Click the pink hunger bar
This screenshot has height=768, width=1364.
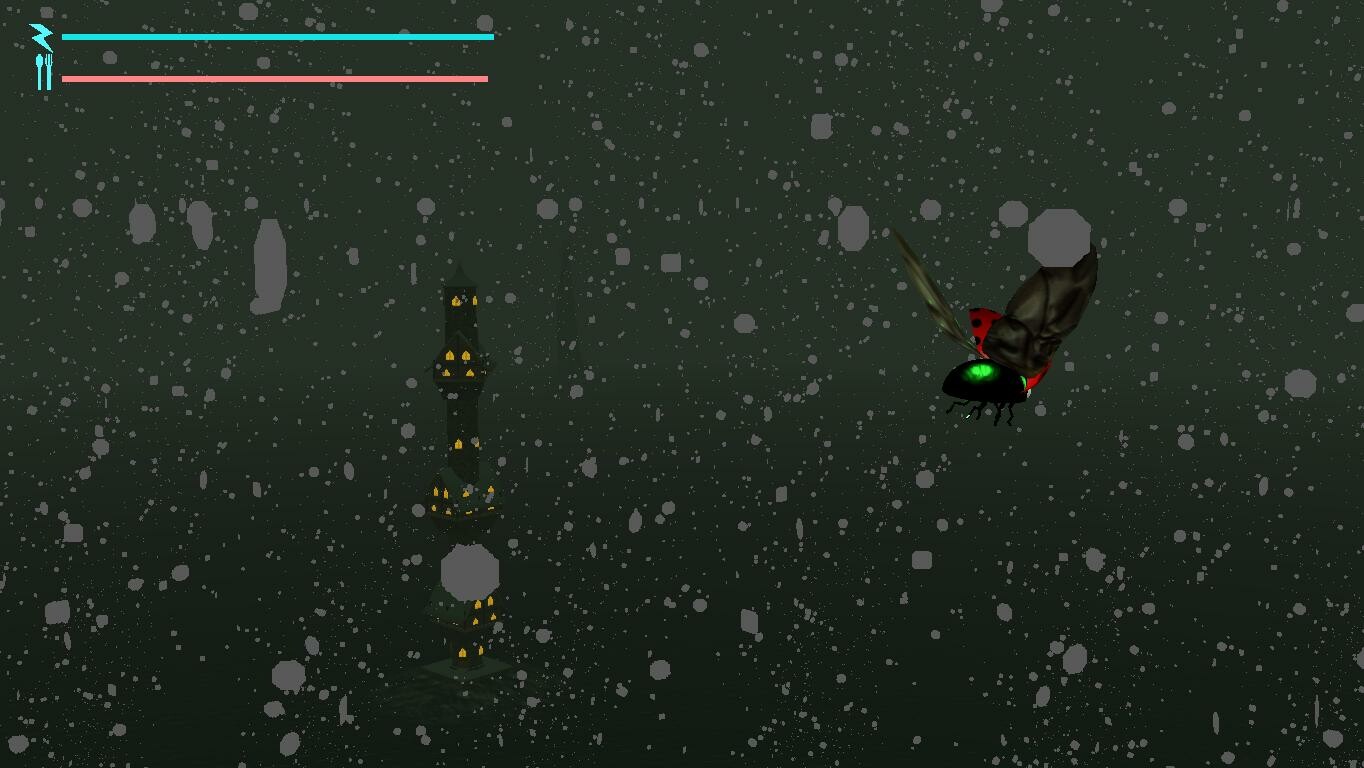click(x=273, y=76)
